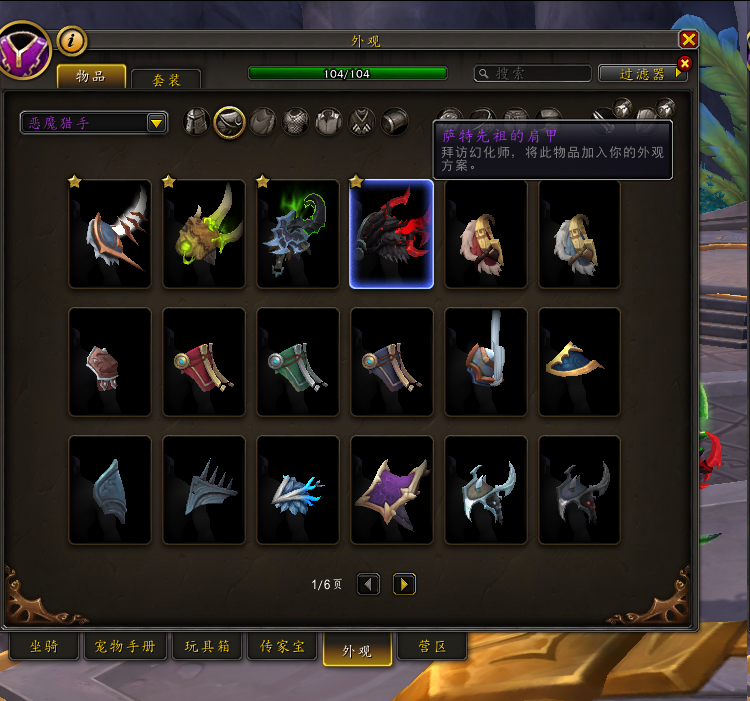Select the head slot helmet icon

[197, 122]
